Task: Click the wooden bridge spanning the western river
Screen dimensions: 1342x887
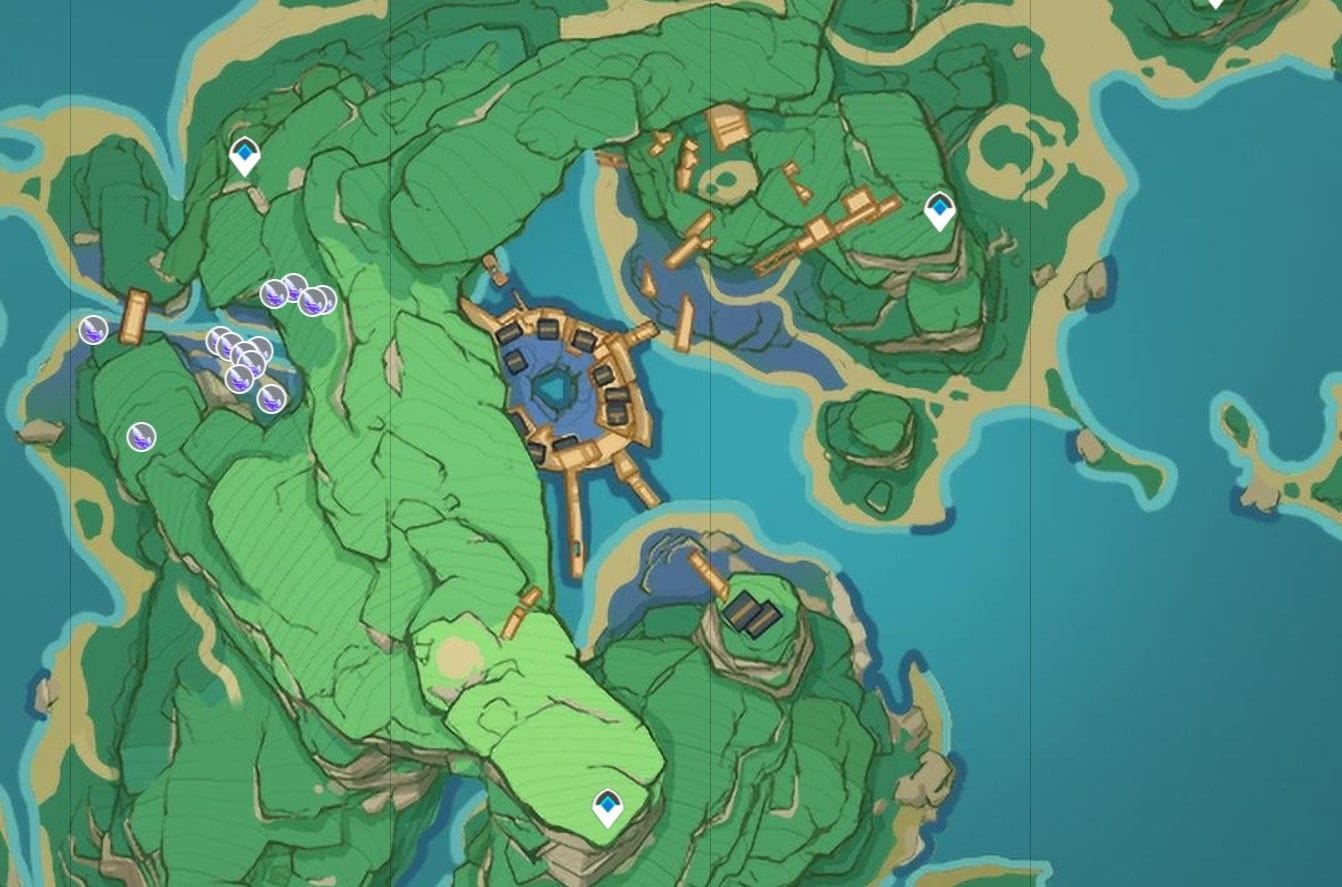Action: point(134,313)
